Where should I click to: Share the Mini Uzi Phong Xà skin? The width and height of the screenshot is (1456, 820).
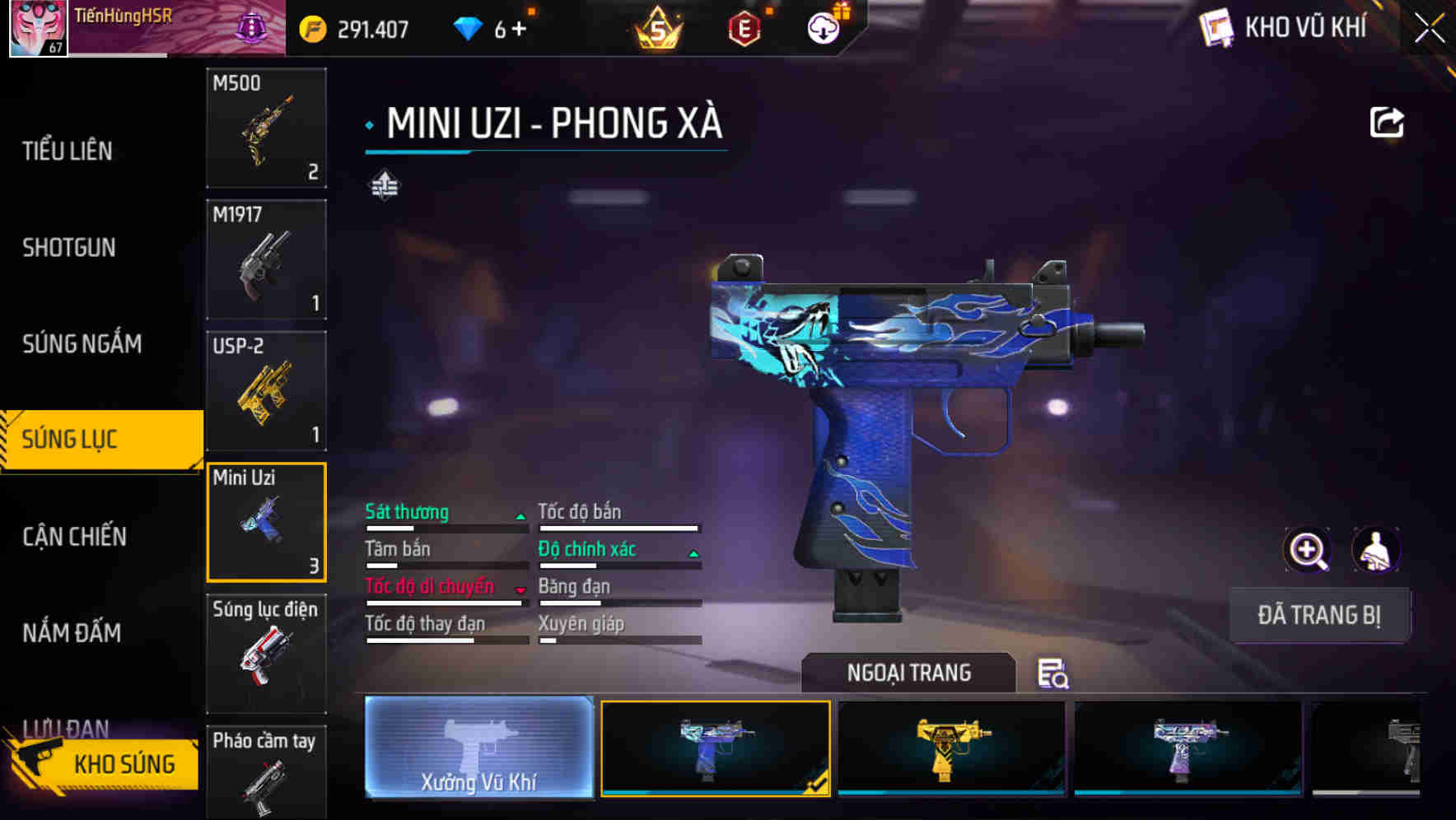tap(1388, 121)
